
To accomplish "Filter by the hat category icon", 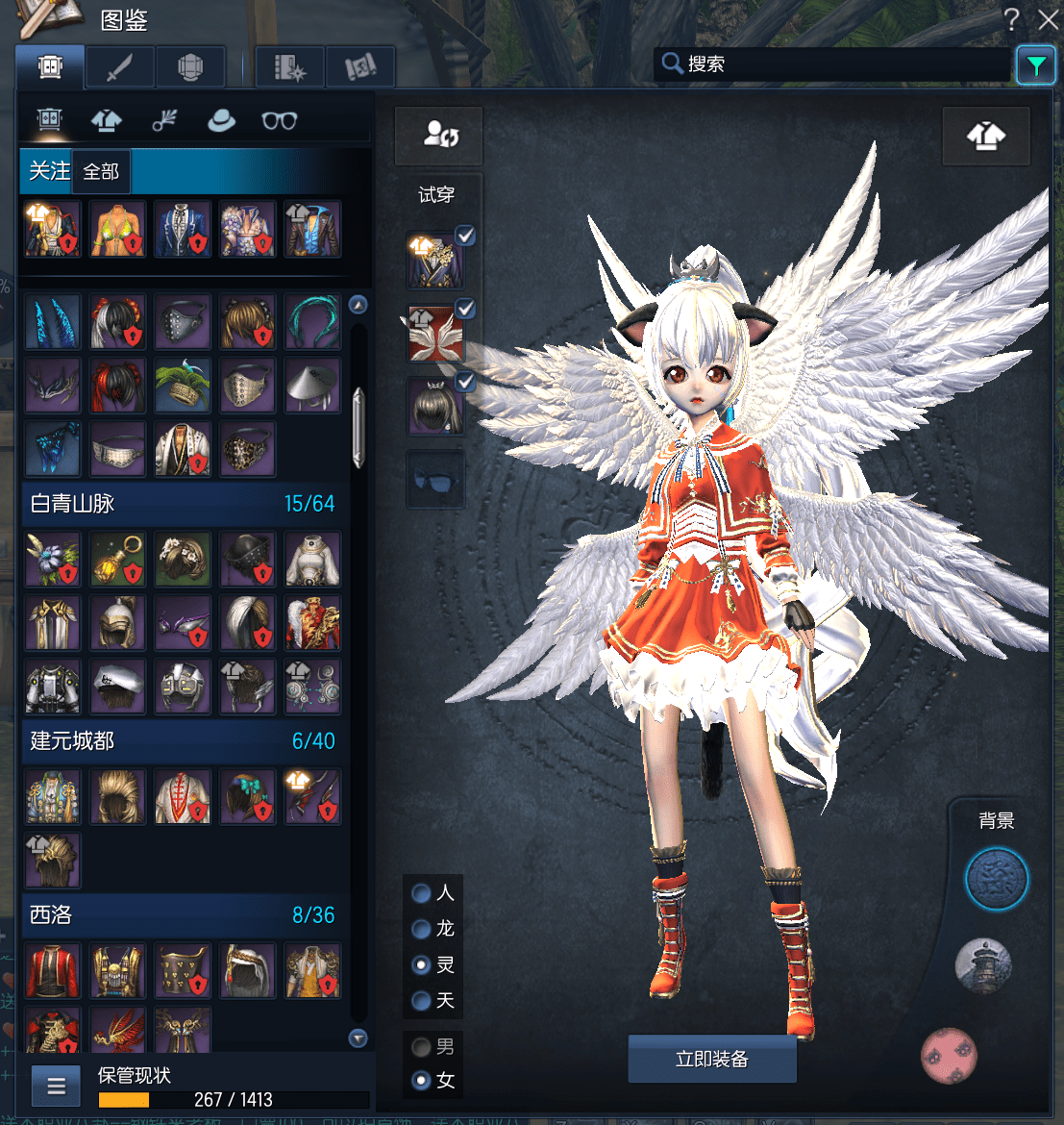I will (x=221, y=120).
